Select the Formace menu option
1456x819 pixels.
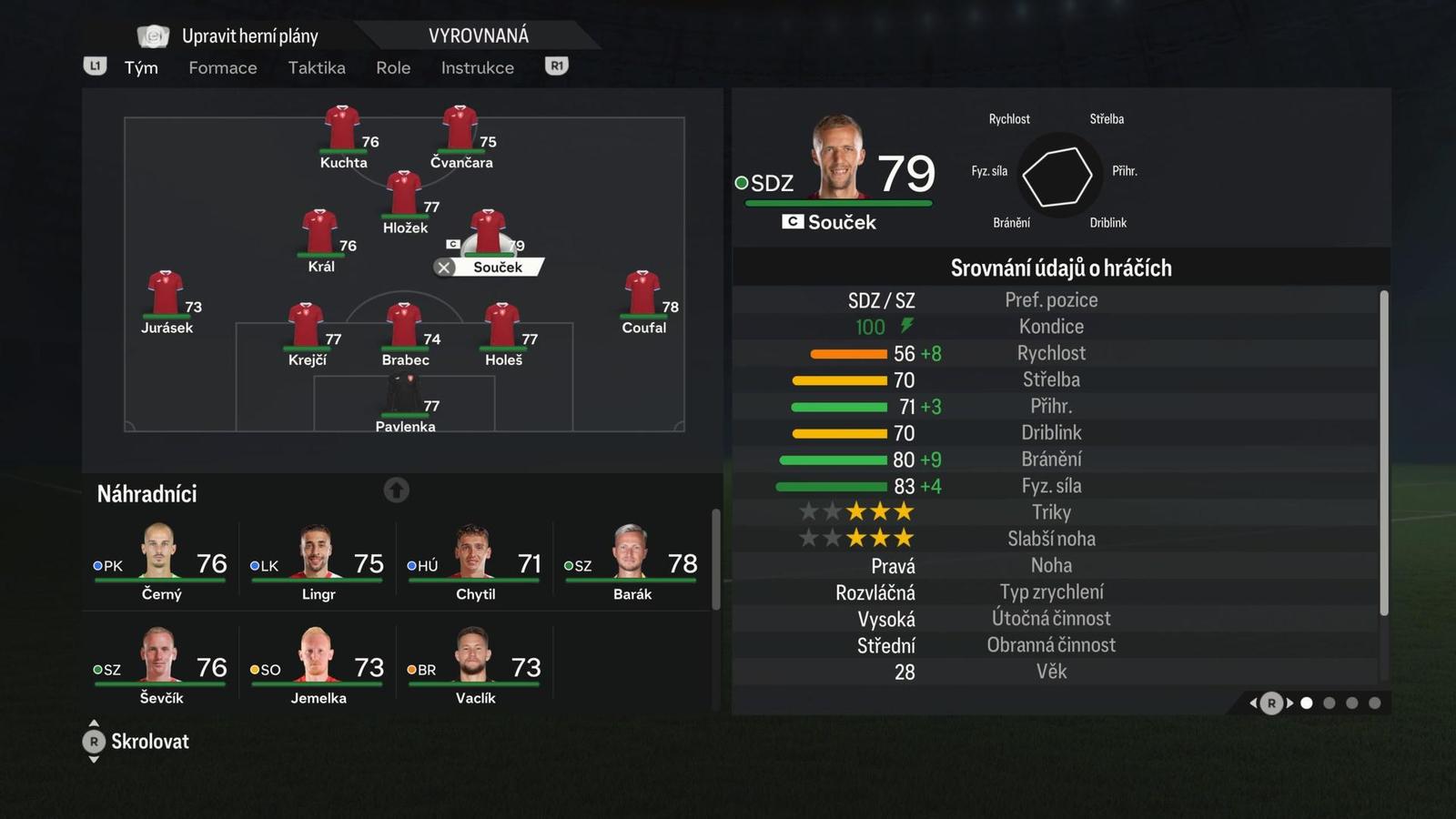(222, 67)
